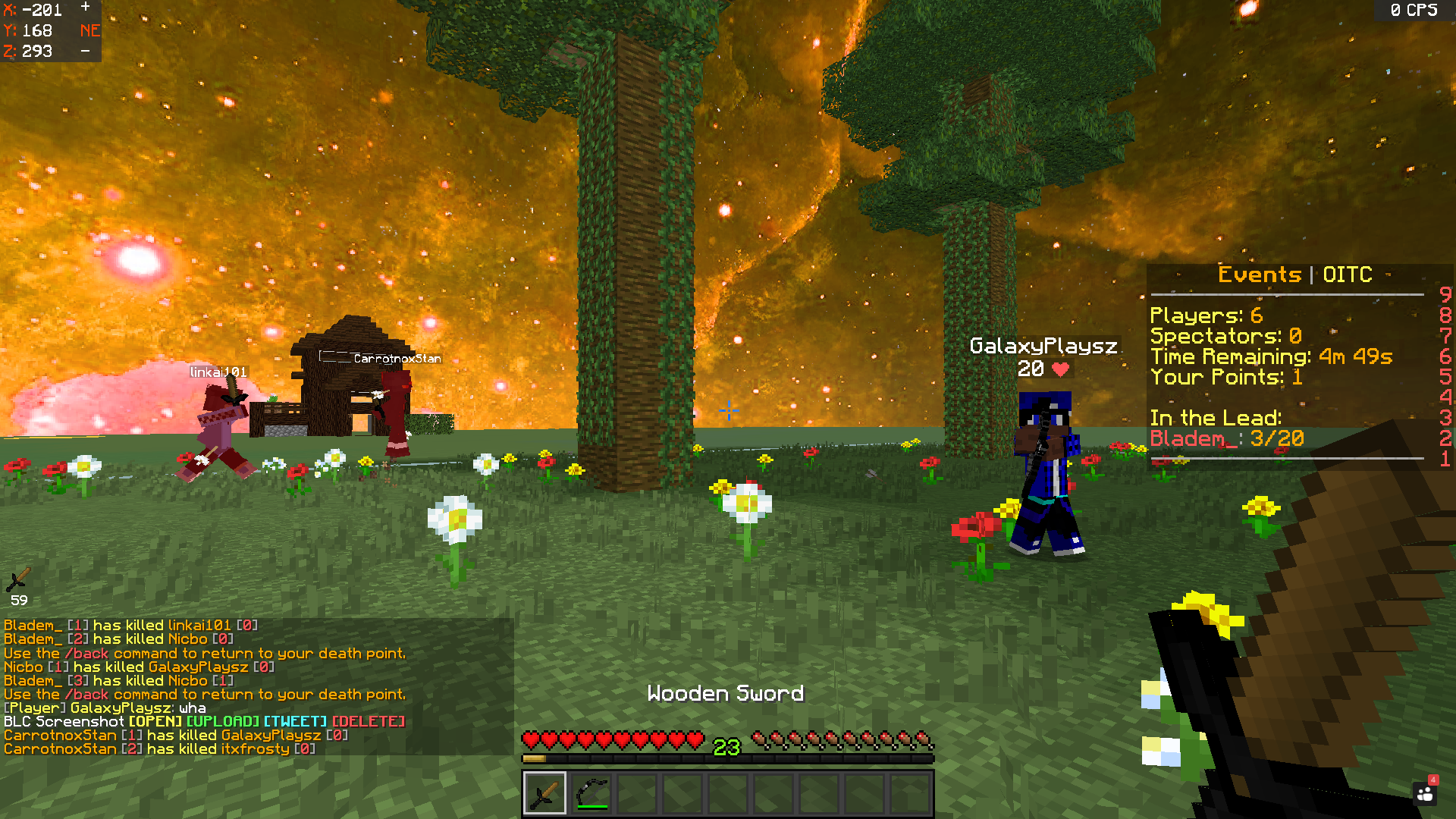This screenshot has width=1456, height=819.
Task: Switch to the OITC tab in the header
Action: 1348,275
